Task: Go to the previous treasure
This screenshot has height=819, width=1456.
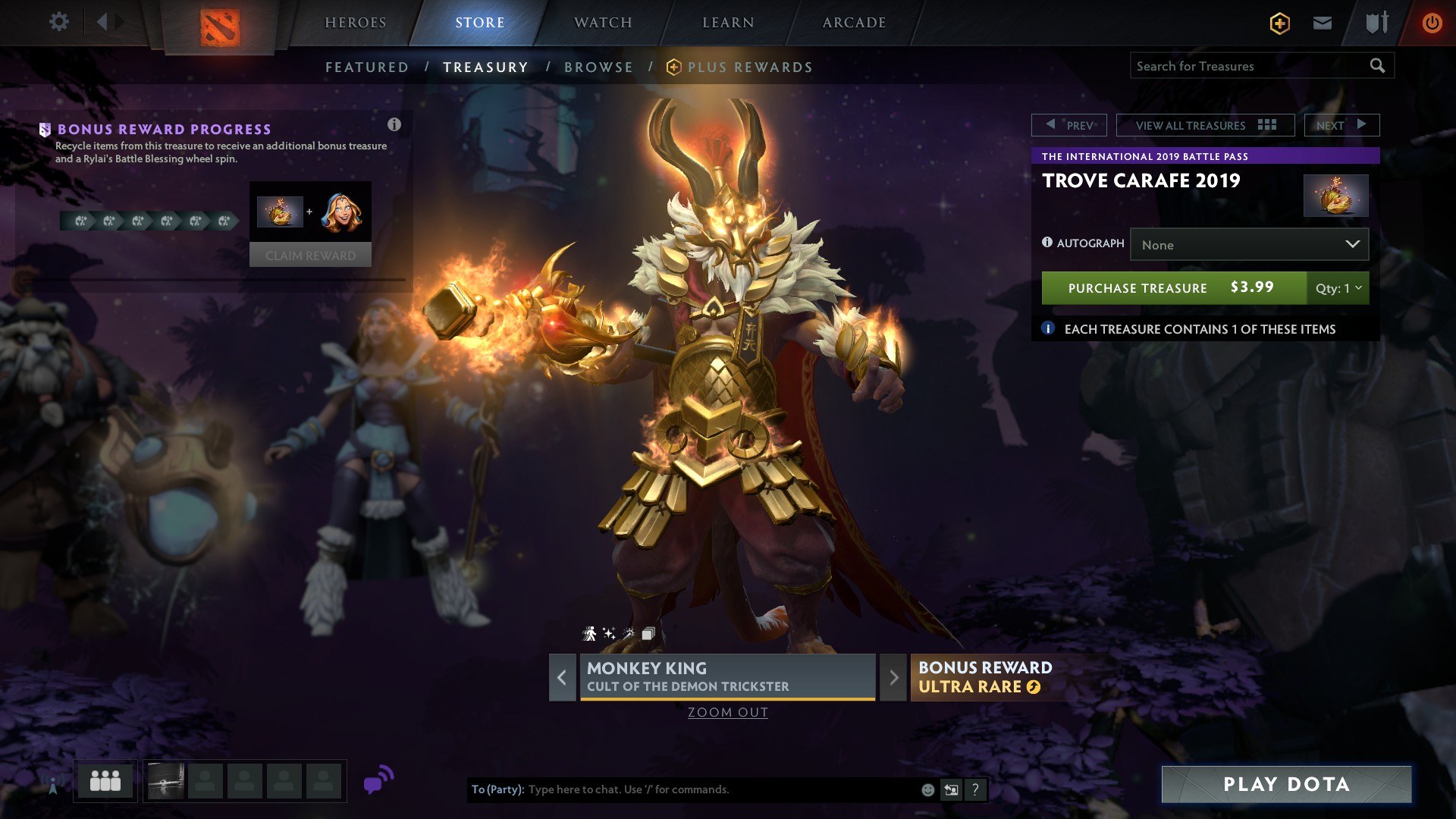Action: coord(1069,125)
